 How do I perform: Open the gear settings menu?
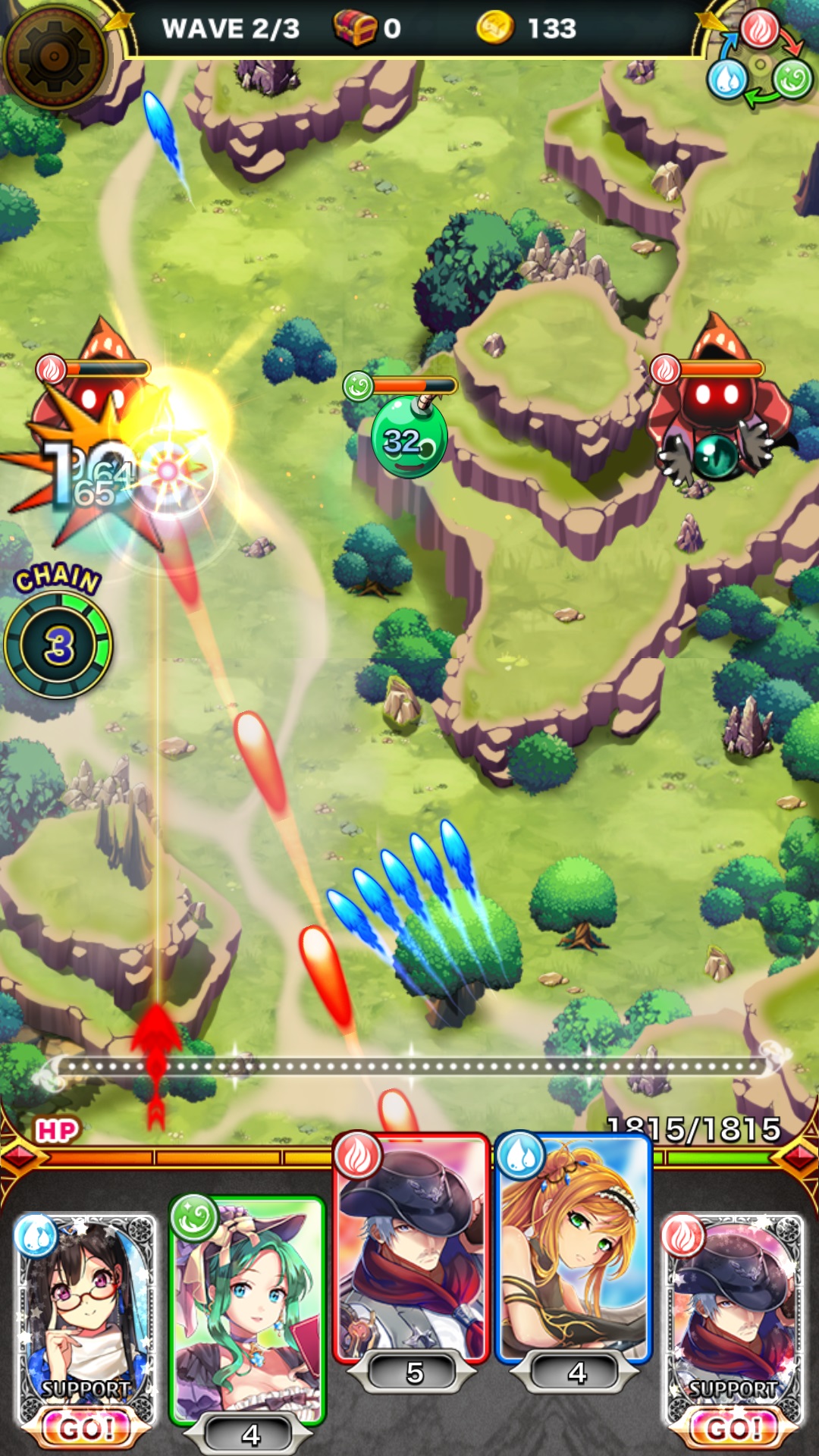click(55, 55)
